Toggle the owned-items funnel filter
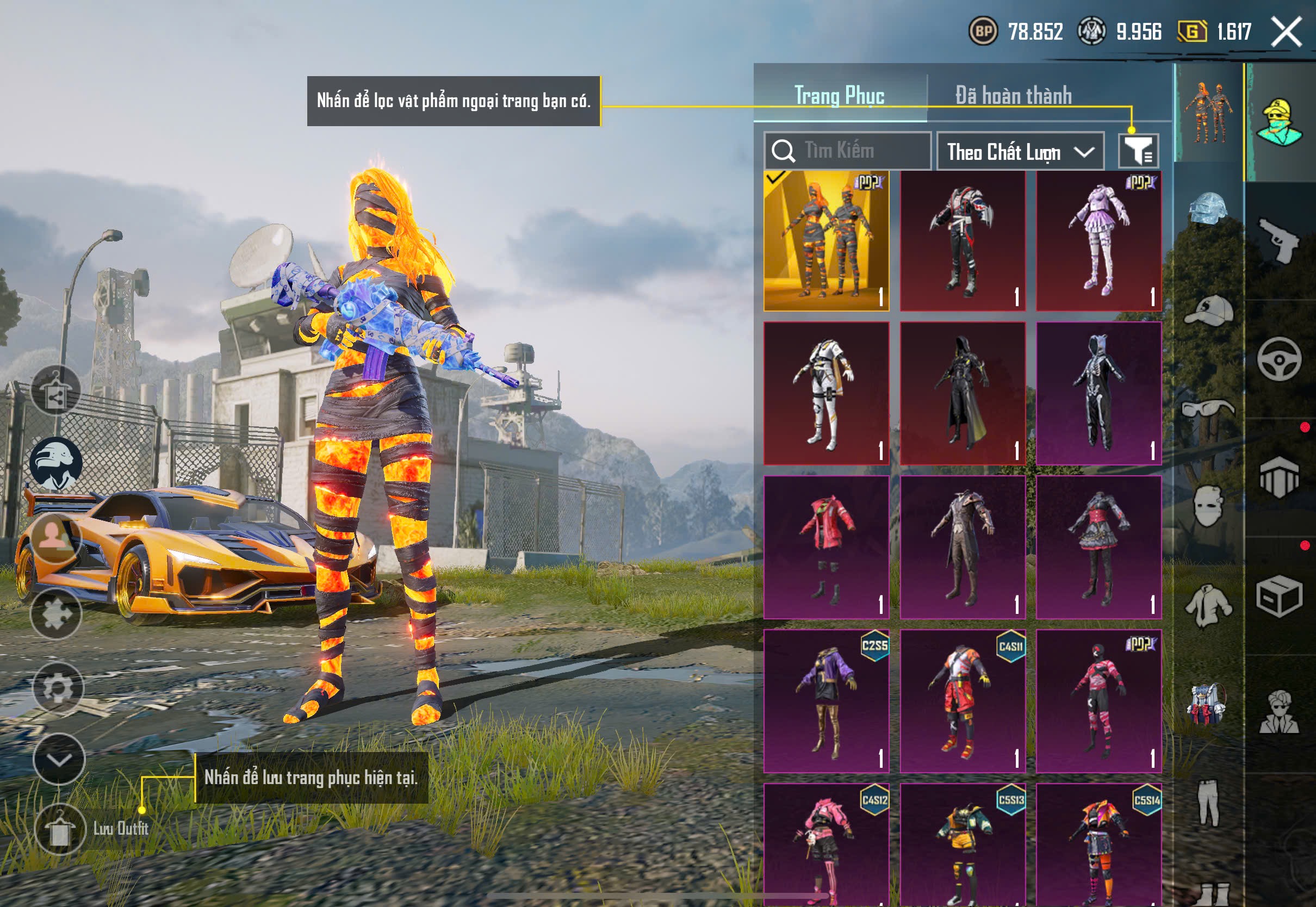This screenshot has width=1316, height=907. coord(1138,151)
